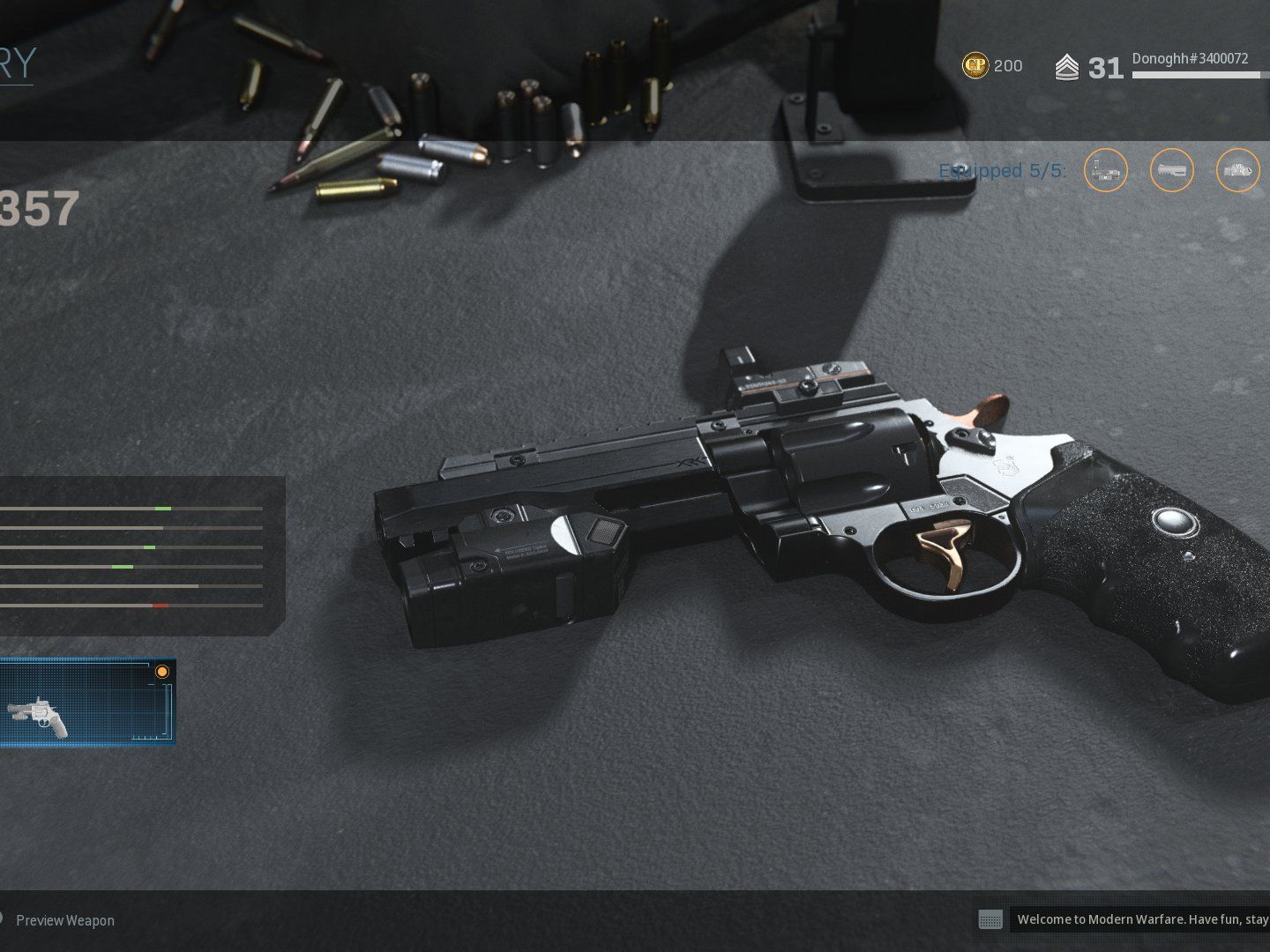Select the revolver blueprint tile
The width and height of the screenshot is (1270, 952).
click(x=86, y=703)
